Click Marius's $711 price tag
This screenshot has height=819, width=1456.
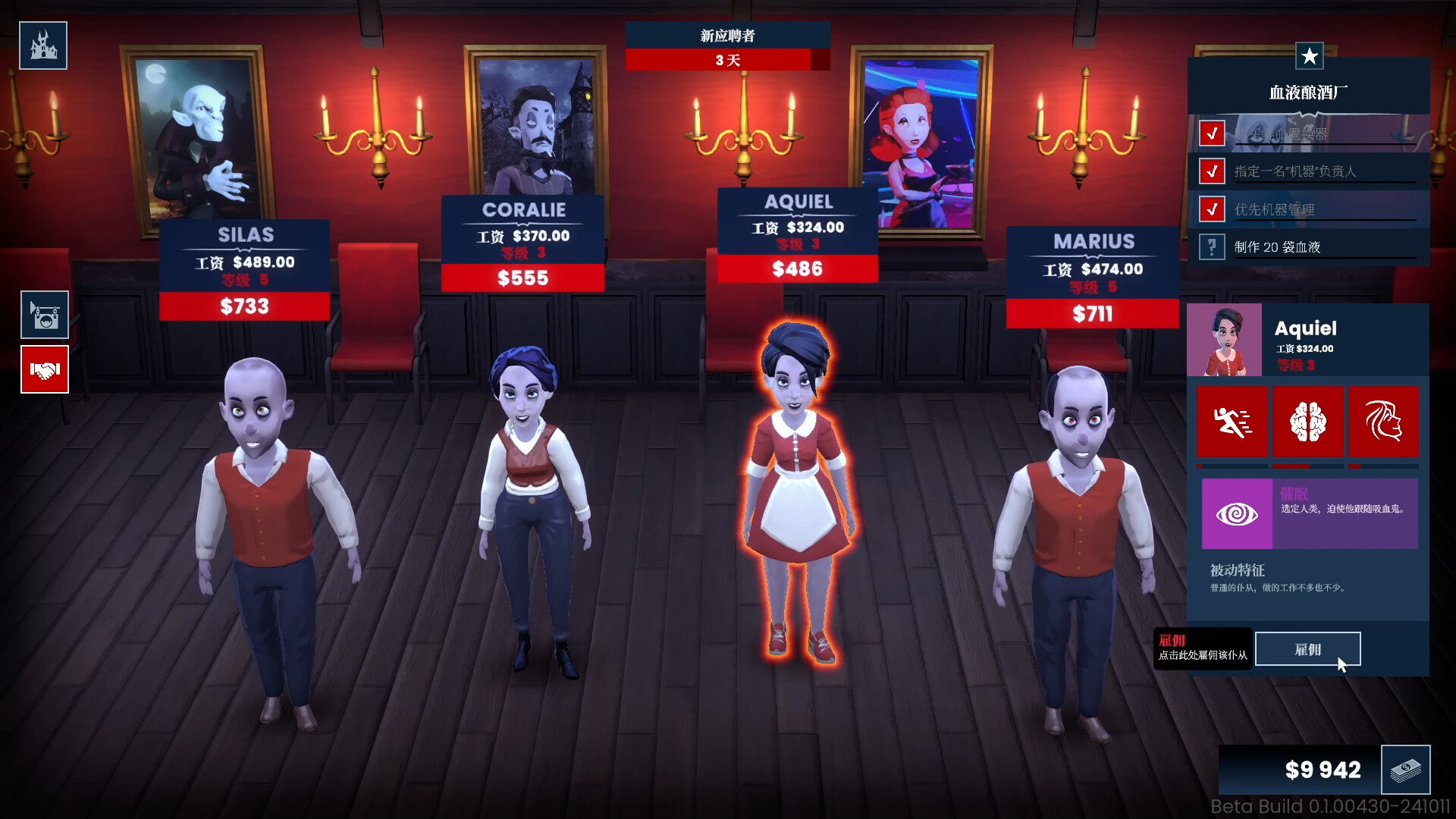1092,313
